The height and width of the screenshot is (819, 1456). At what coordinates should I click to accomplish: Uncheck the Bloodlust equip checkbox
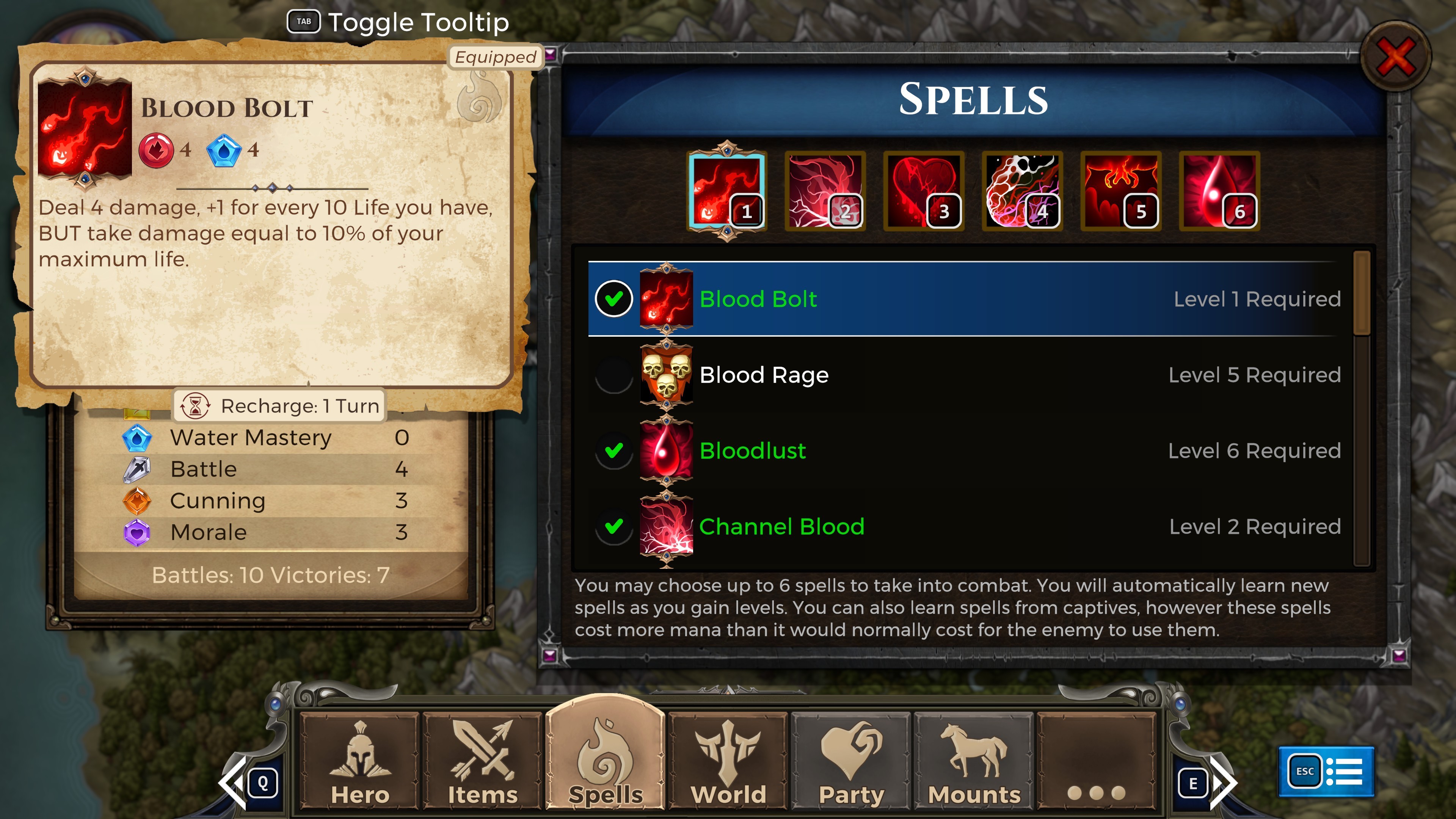click(x=614, y=450)
